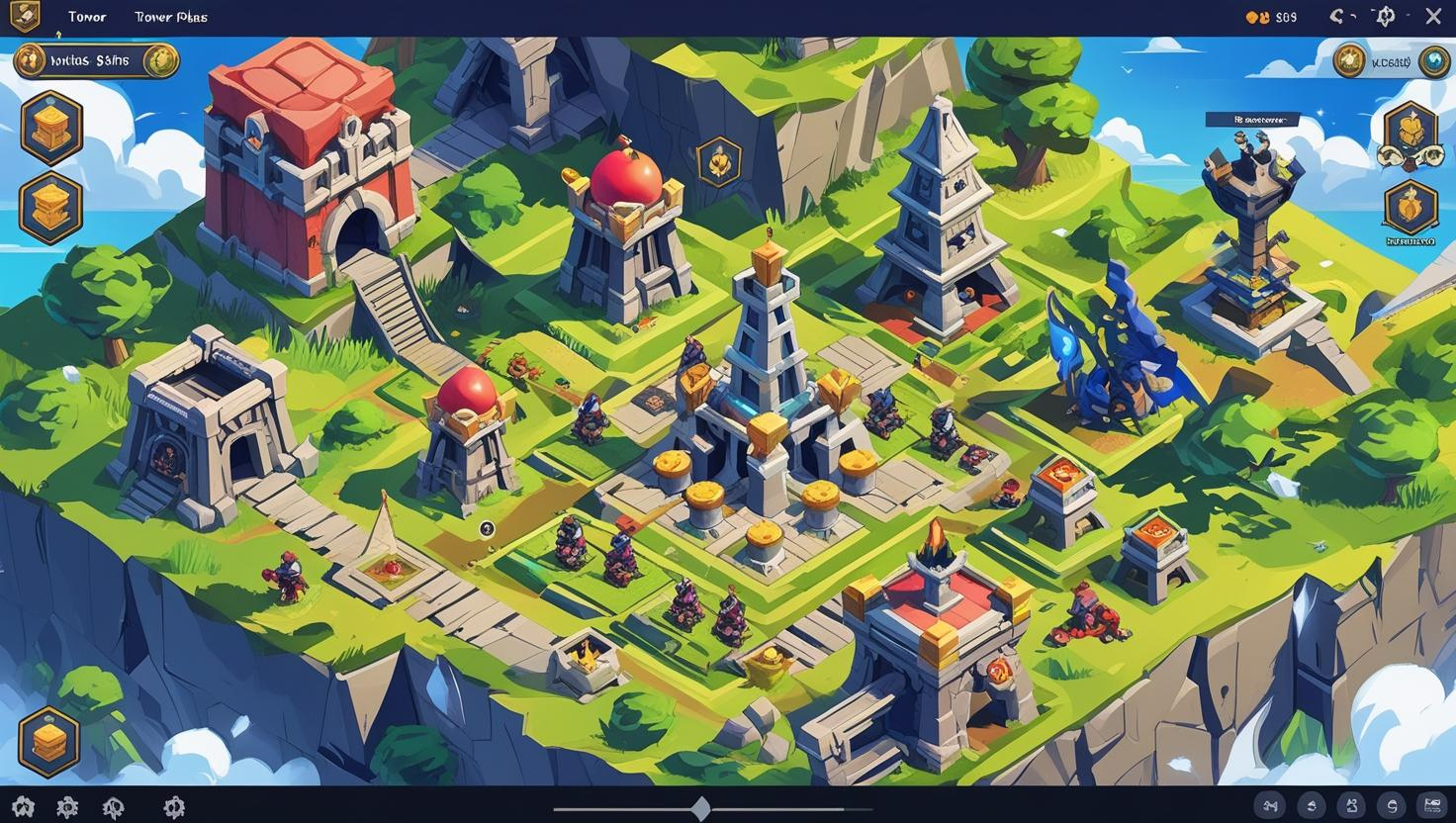Open the gold shield badge on the right sidebar
1456x823 pixels.
(1410, 208)
